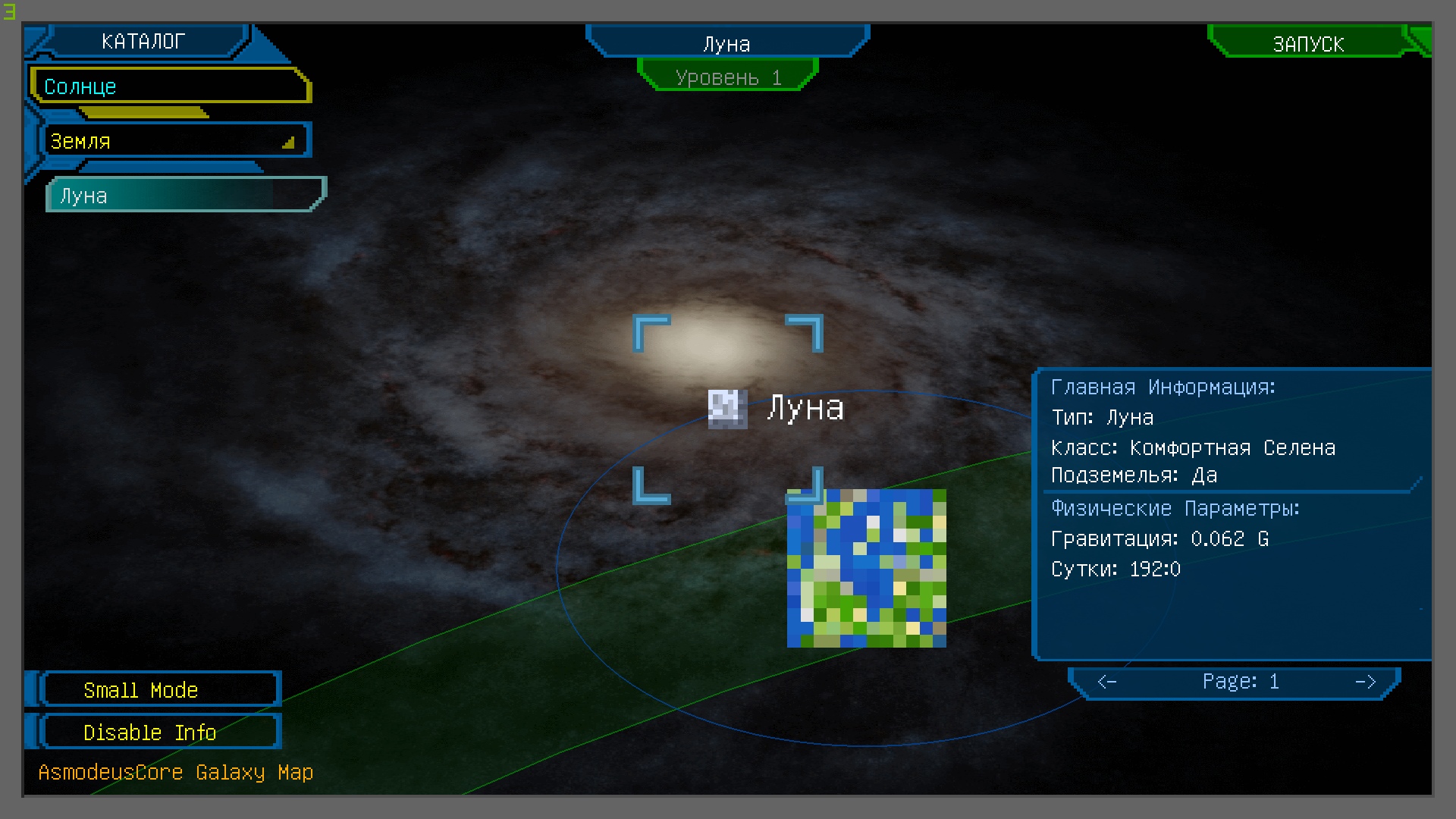Select the Moon icon on the map
The width and height of the screenshot is (1456, 819).
tap(727, 409)
